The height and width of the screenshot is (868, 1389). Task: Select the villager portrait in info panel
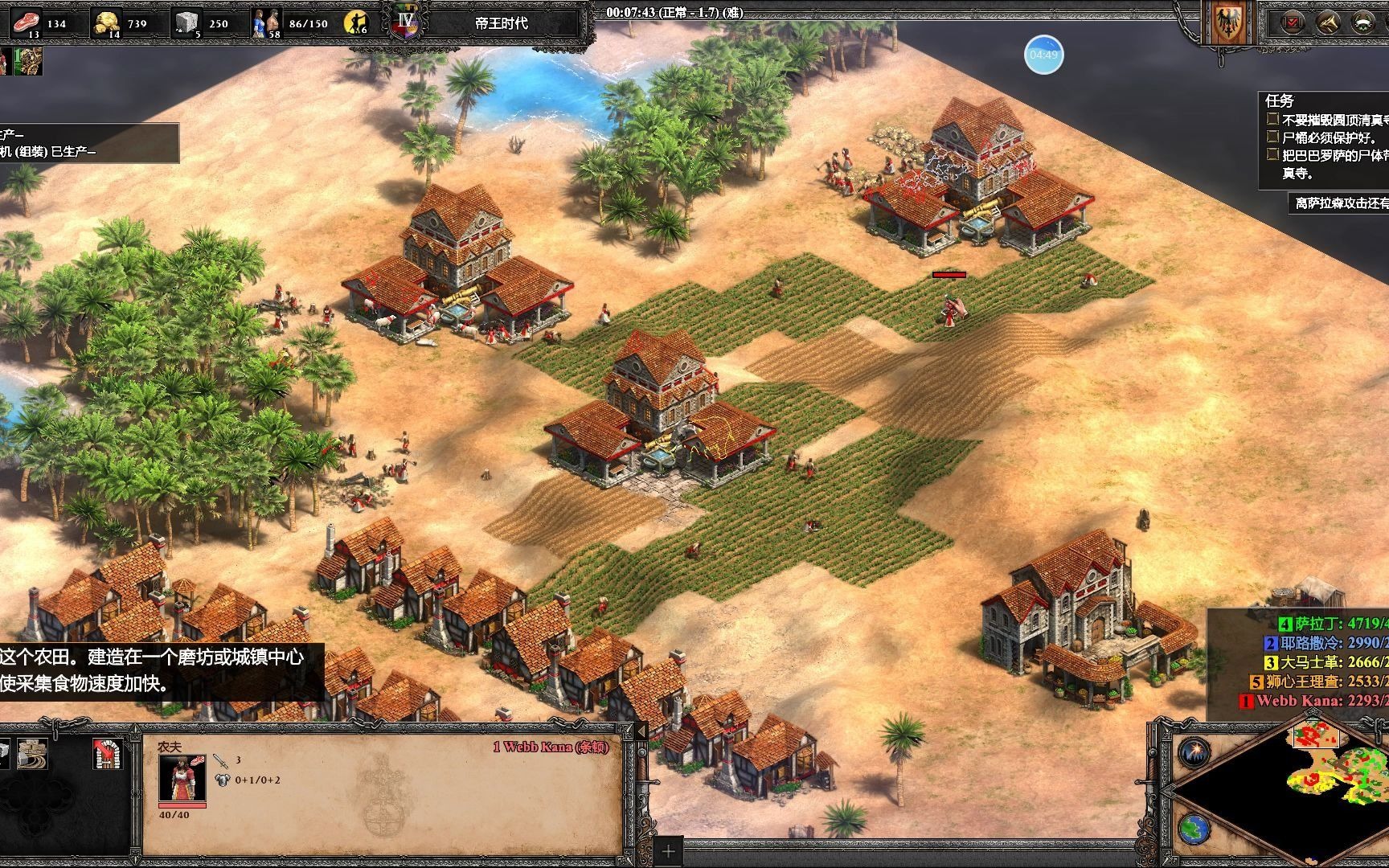[182, 777]
